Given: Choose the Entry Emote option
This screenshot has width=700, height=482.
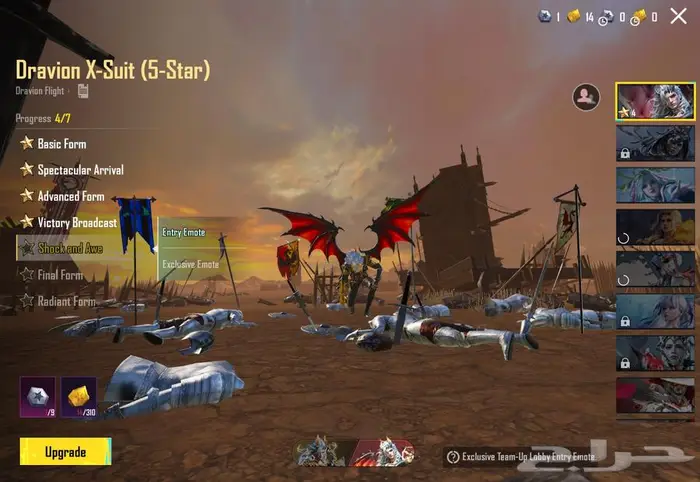Looking at the screenshot, I should pyautogui.click(x=184, y=232).
